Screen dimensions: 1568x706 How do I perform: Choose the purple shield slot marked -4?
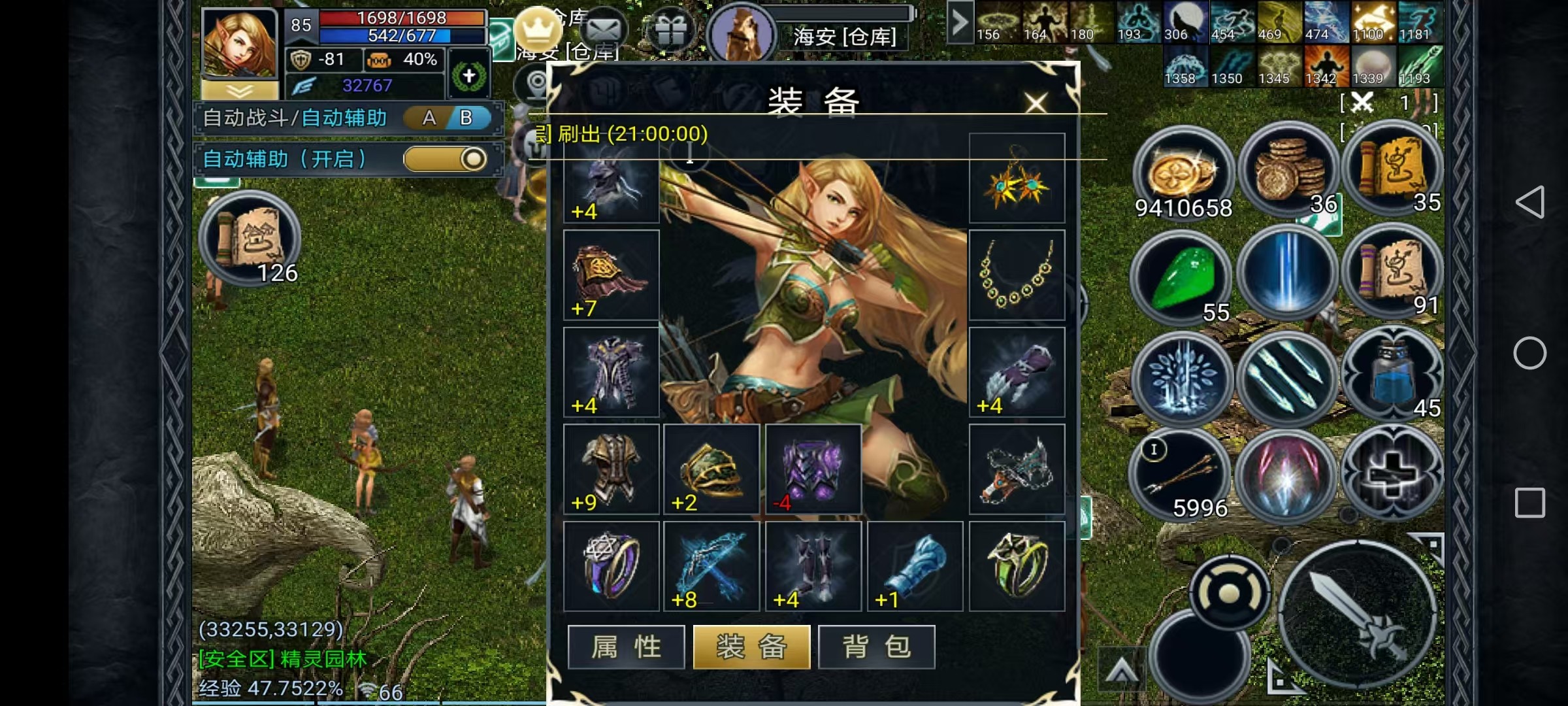click(813, 469)
